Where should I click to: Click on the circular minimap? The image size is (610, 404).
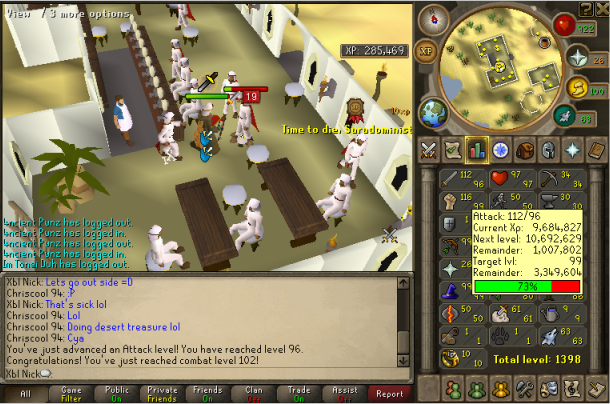498,63
